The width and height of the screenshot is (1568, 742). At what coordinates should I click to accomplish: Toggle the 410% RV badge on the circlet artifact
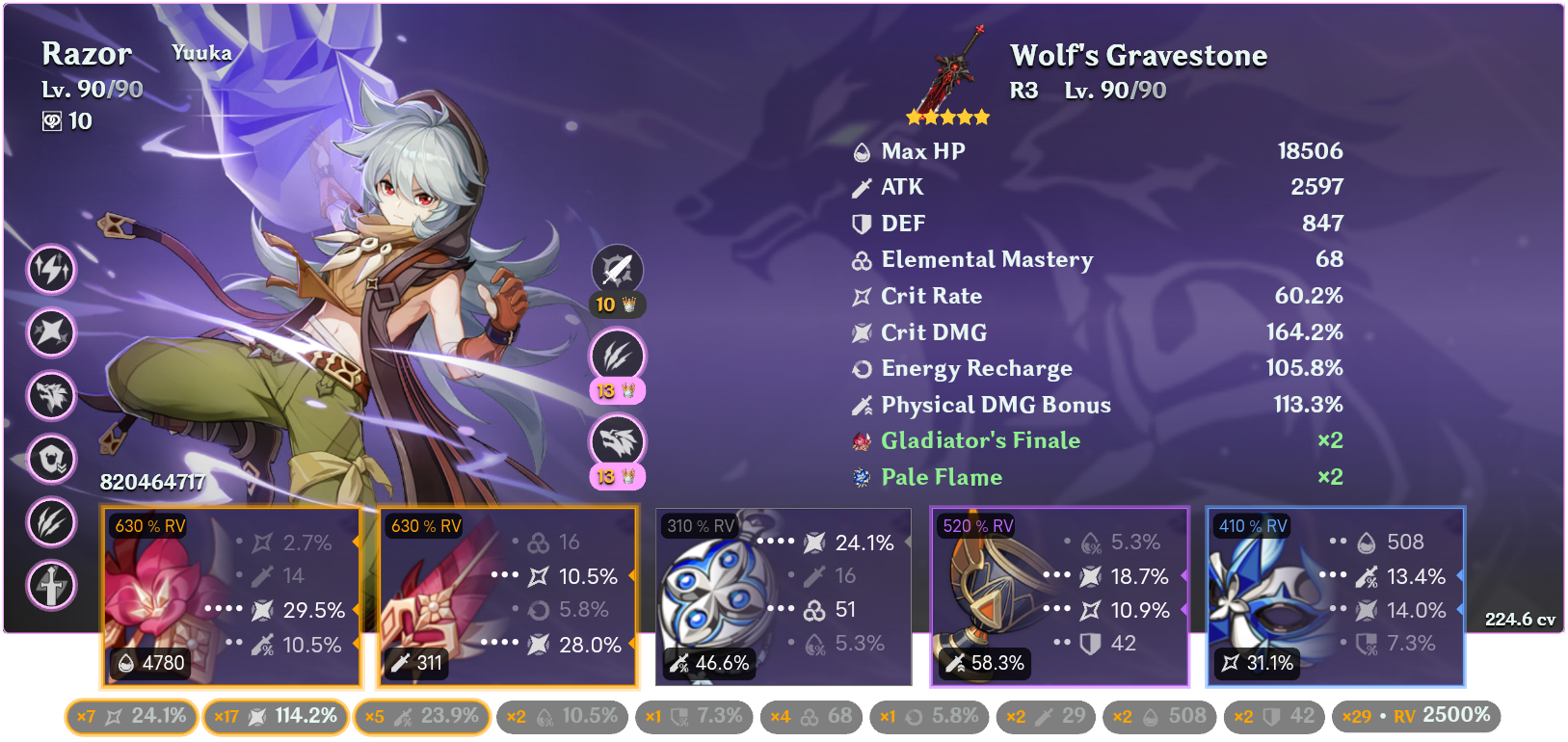click(1253, 526)
